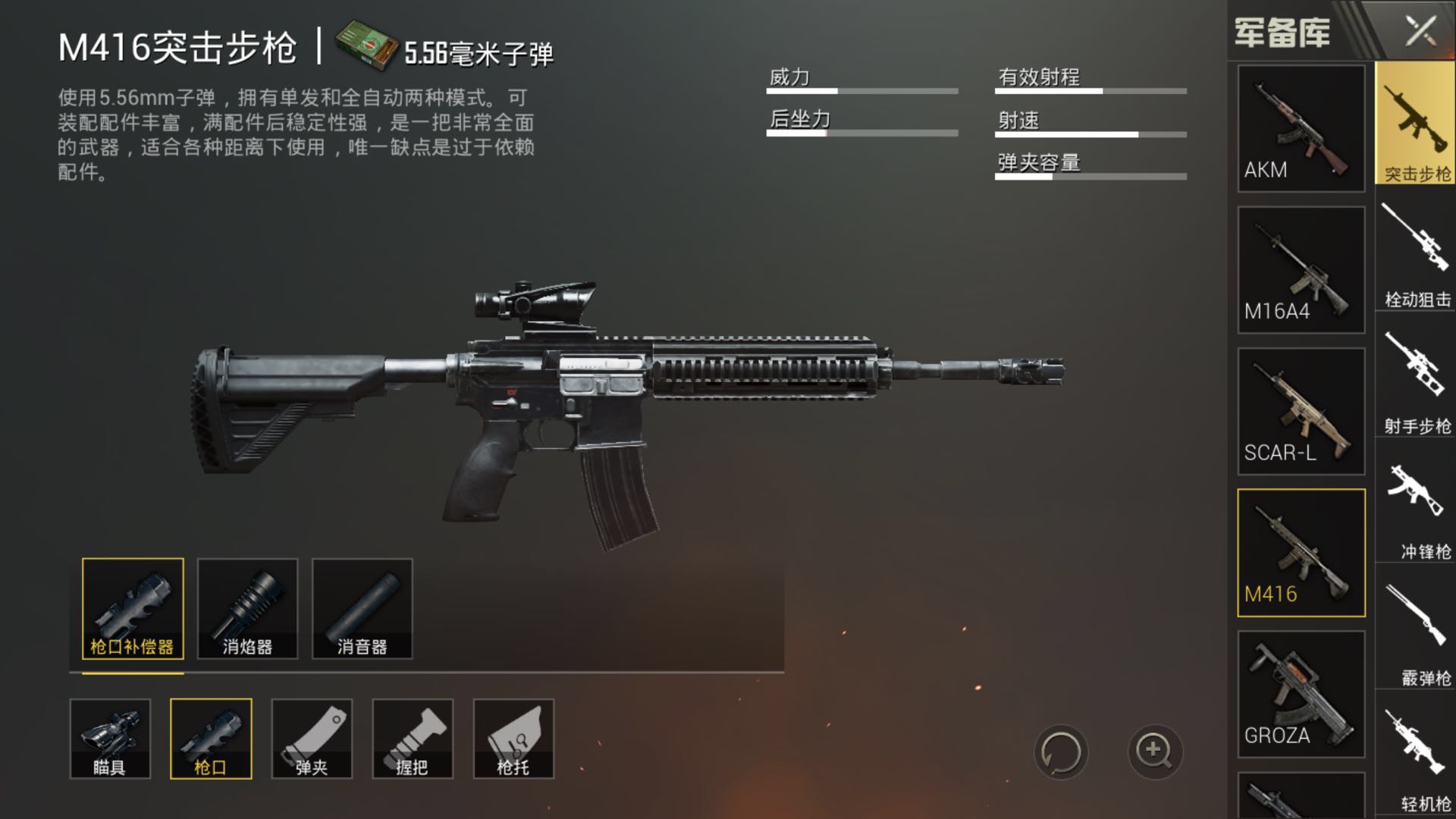The height and width of the screenshot is (819, 1456).
Task: Open the 握把 grip attachment slot
Action: [413, 738]
